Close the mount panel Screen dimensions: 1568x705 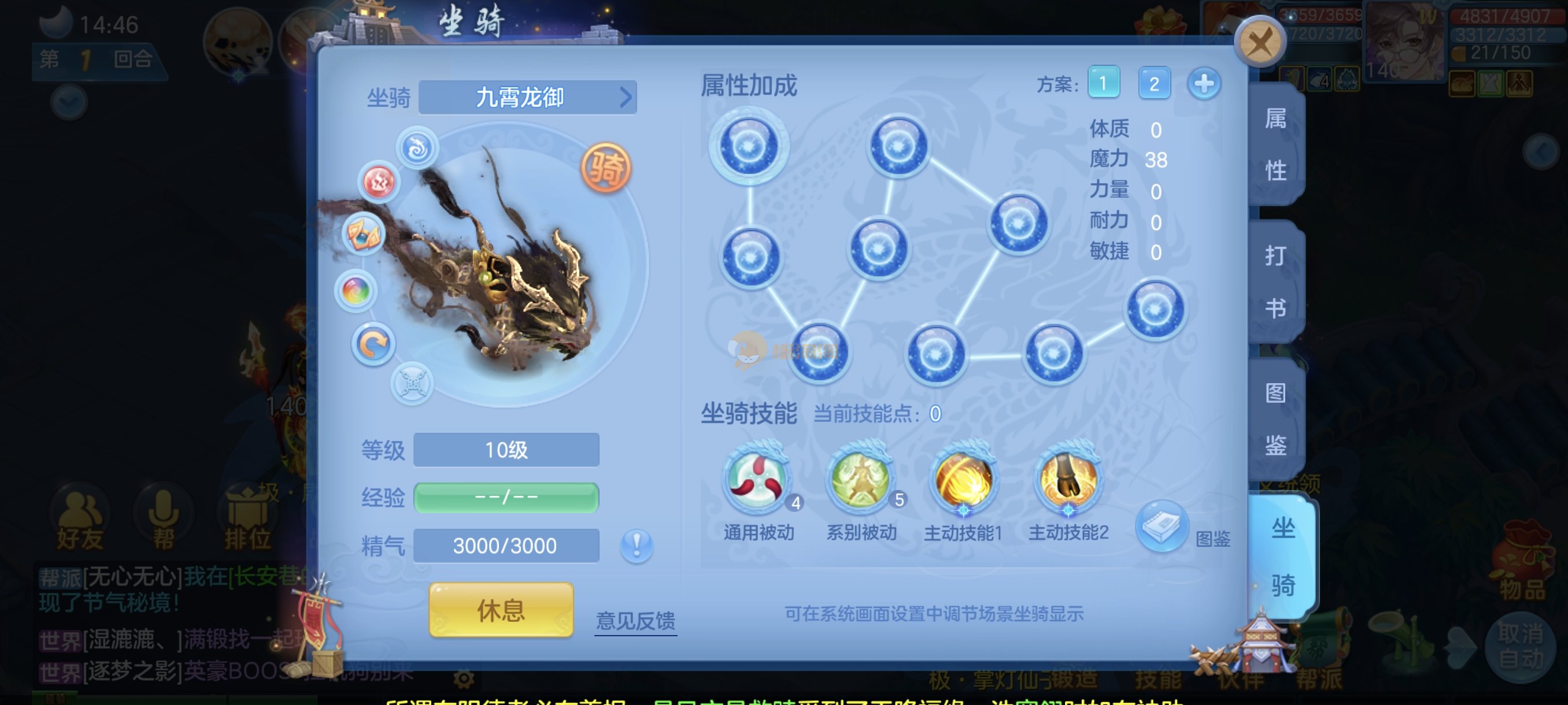pos(1259,42)
